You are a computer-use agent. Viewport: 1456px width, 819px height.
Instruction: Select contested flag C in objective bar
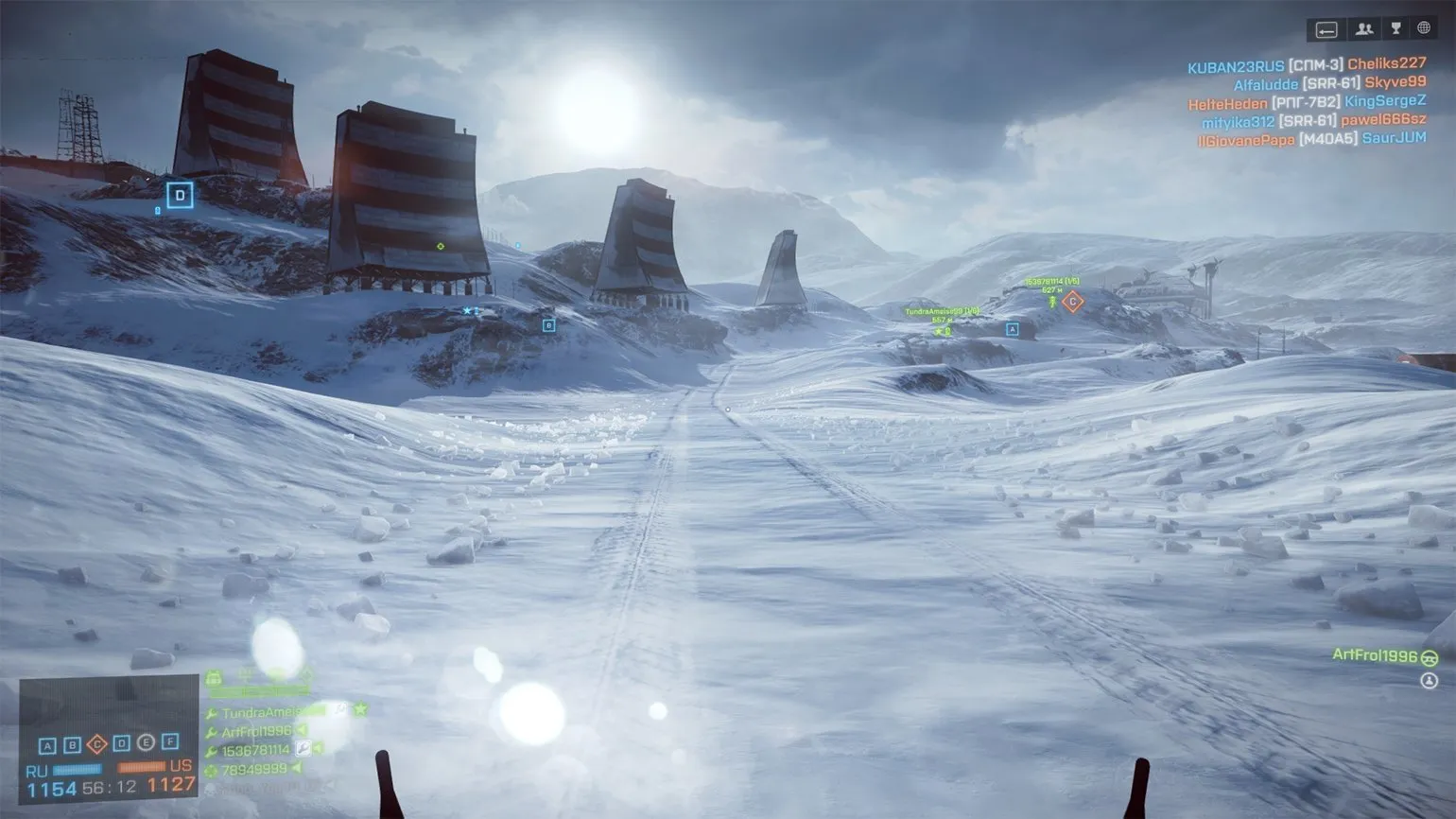pos(96,744)
